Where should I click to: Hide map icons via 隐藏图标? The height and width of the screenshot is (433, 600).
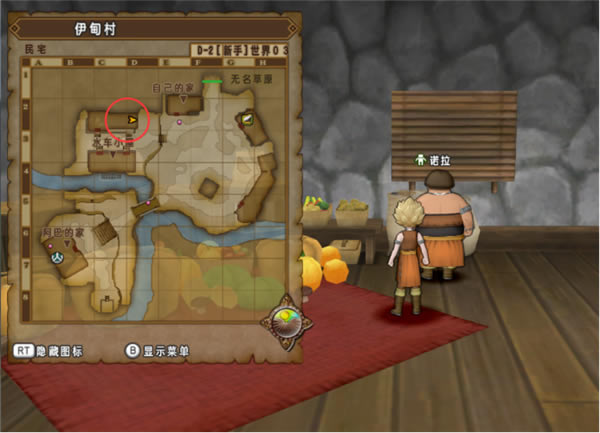click(x=48, y=351)
